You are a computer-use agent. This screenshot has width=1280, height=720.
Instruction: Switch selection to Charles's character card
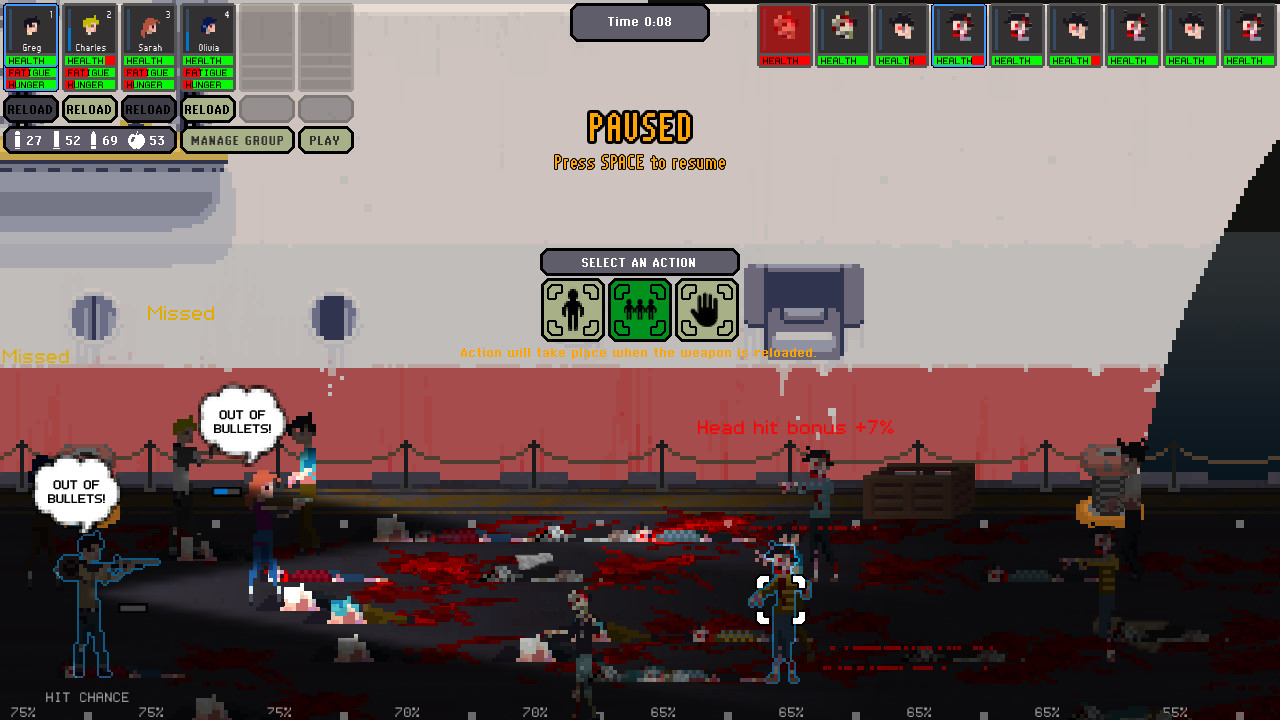[x=89, y=27]
